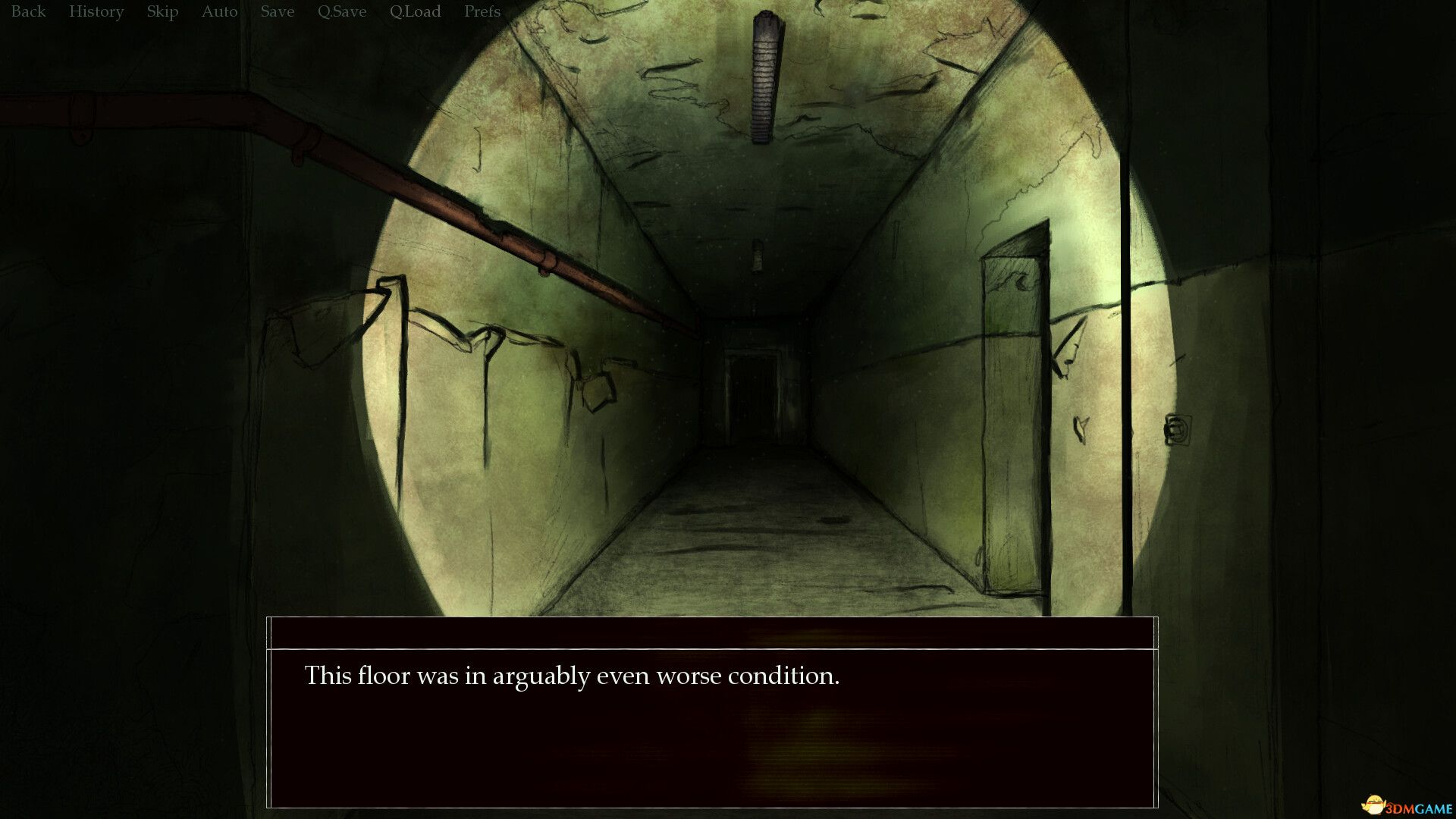Rewind dialogue using the Back option
Image resolution: width=1456 pixels, height=819 pixels.
pyautogui.click(x=27, y=11)
